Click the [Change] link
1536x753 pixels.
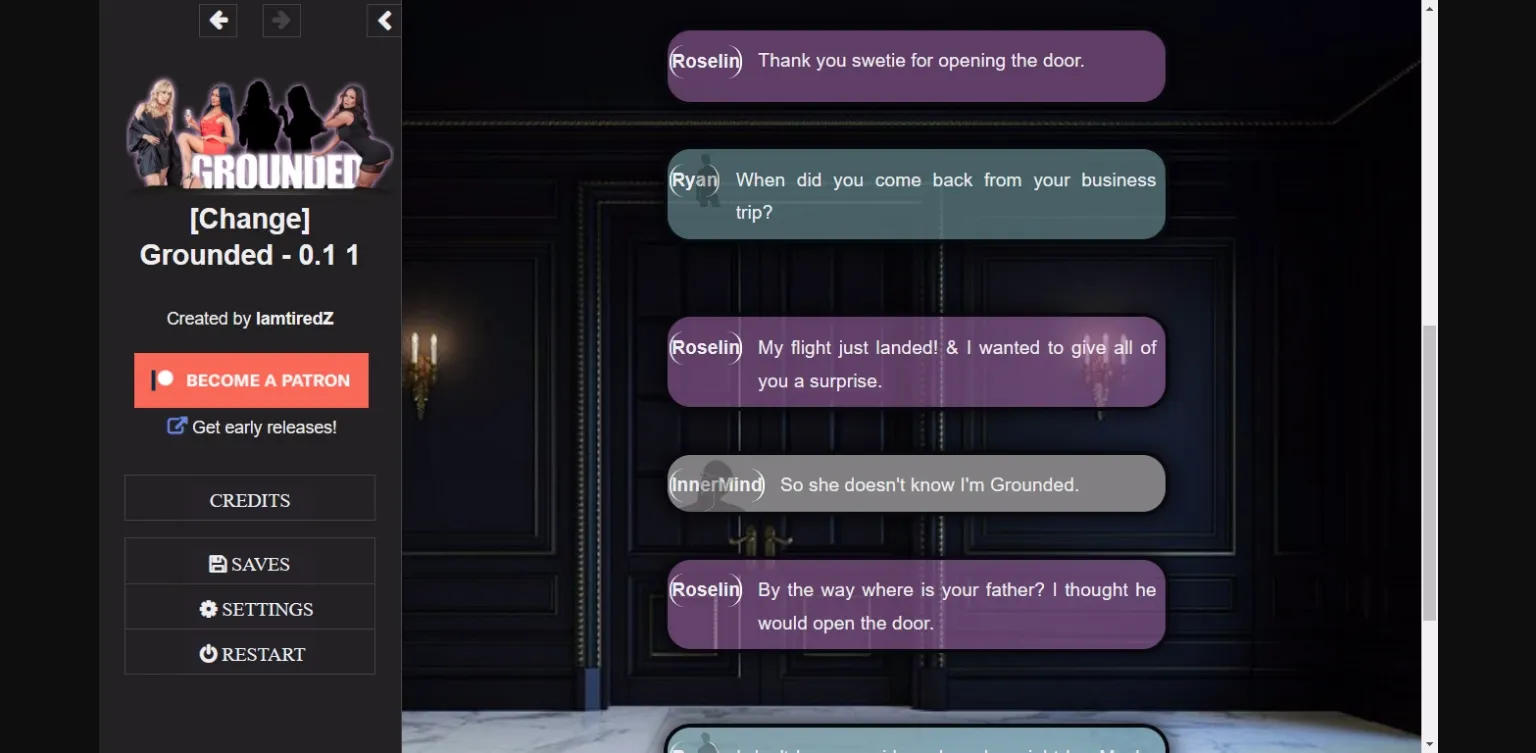(x=249, y=218)
